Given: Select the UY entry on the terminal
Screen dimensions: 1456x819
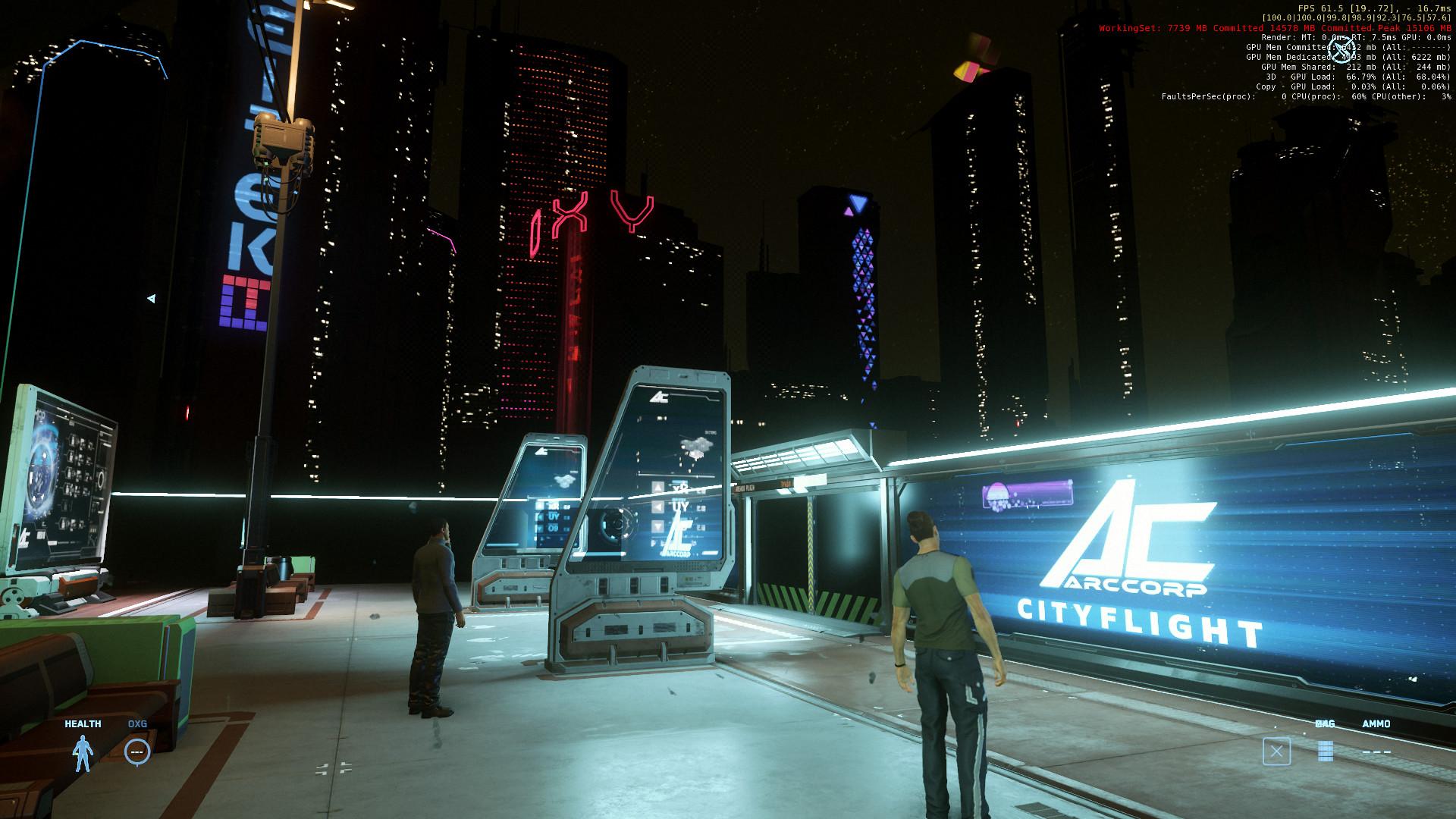Looking at the screenshot, I should click(x=681, y=506).
